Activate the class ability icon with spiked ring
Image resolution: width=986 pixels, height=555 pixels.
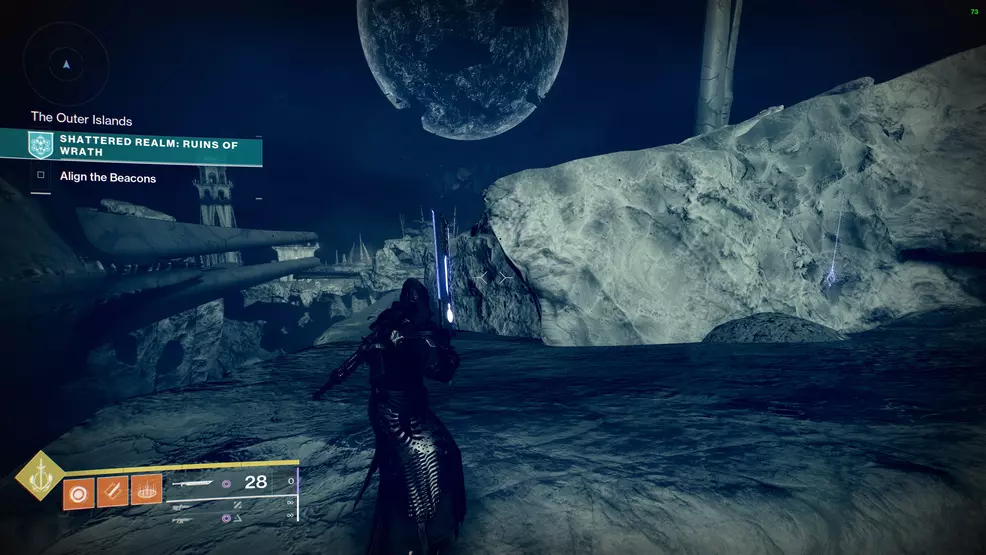point(146,490)
